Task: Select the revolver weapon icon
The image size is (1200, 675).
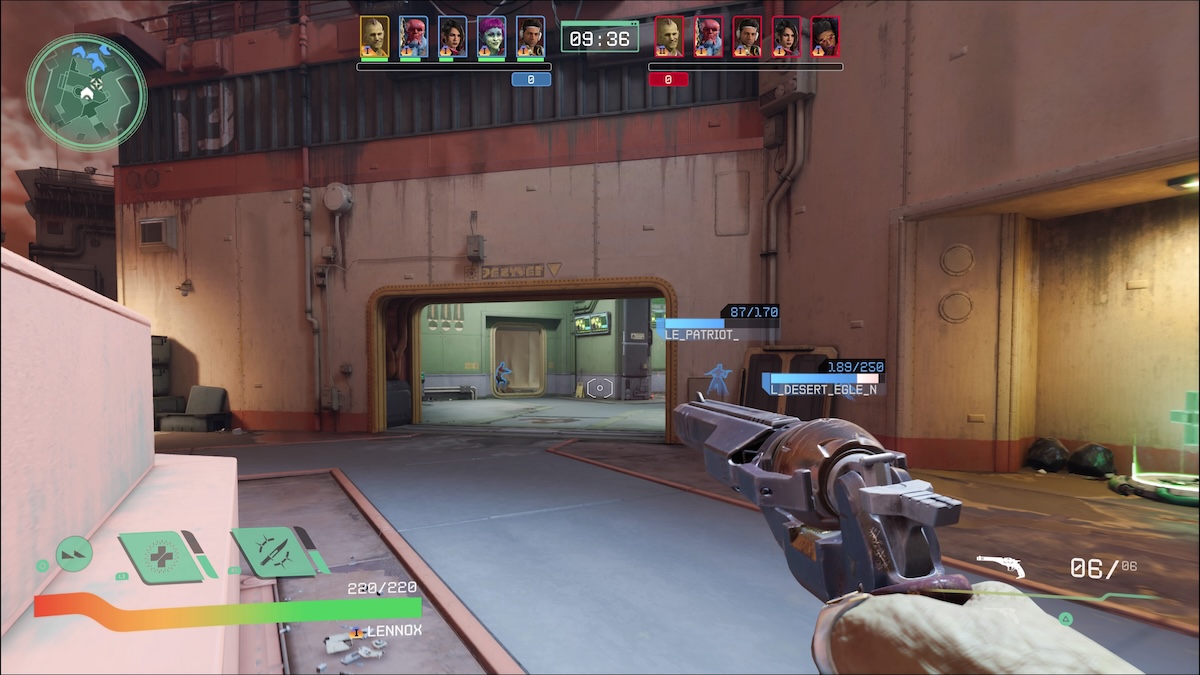Action: point(1001,568)
